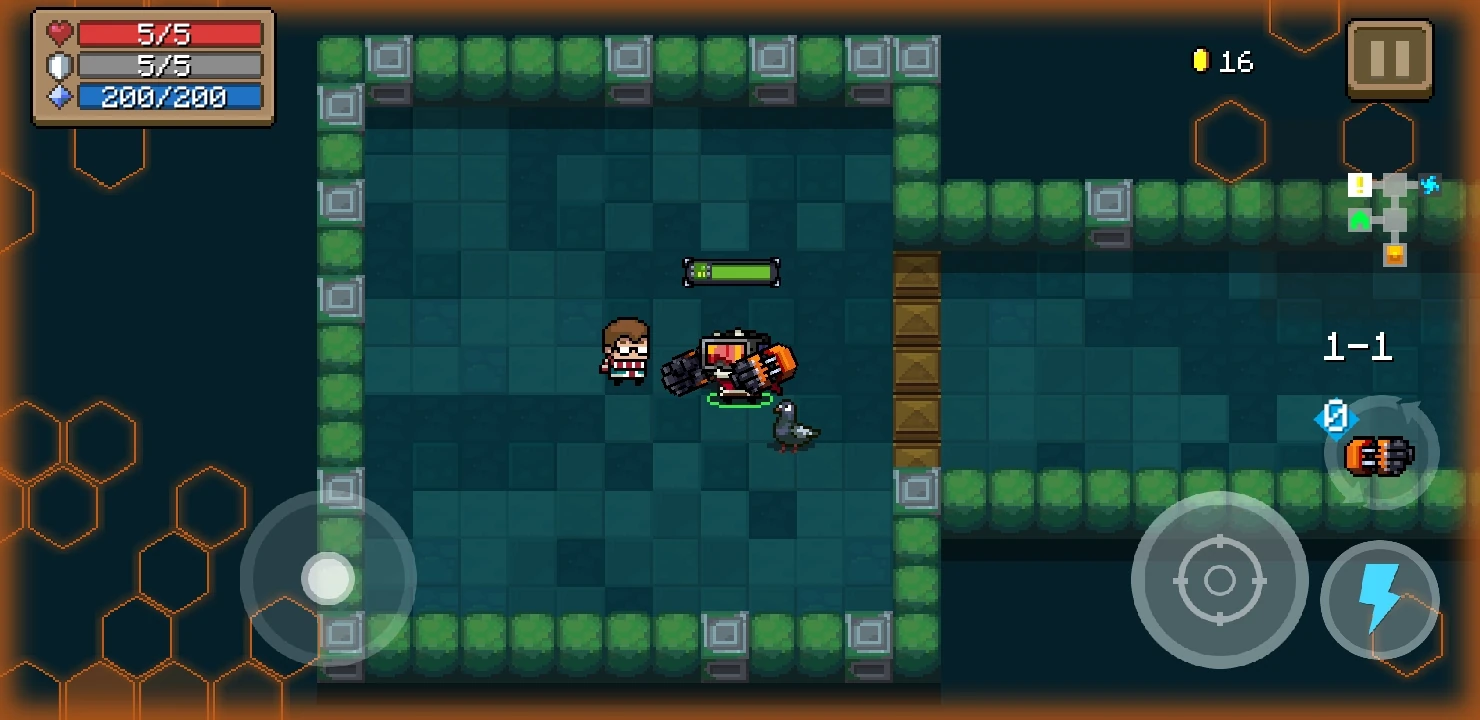This screenshot has width=1480, height=720.
Task: Switch weapons using the minigun swap button
Action: pos(1380,452)
